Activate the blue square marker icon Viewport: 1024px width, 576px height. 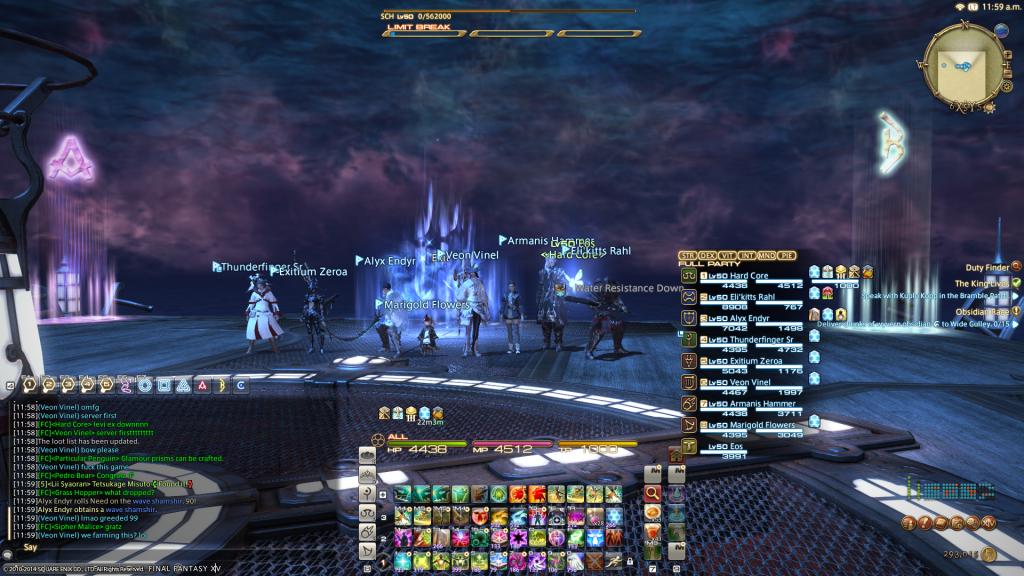tap(165, 385)
